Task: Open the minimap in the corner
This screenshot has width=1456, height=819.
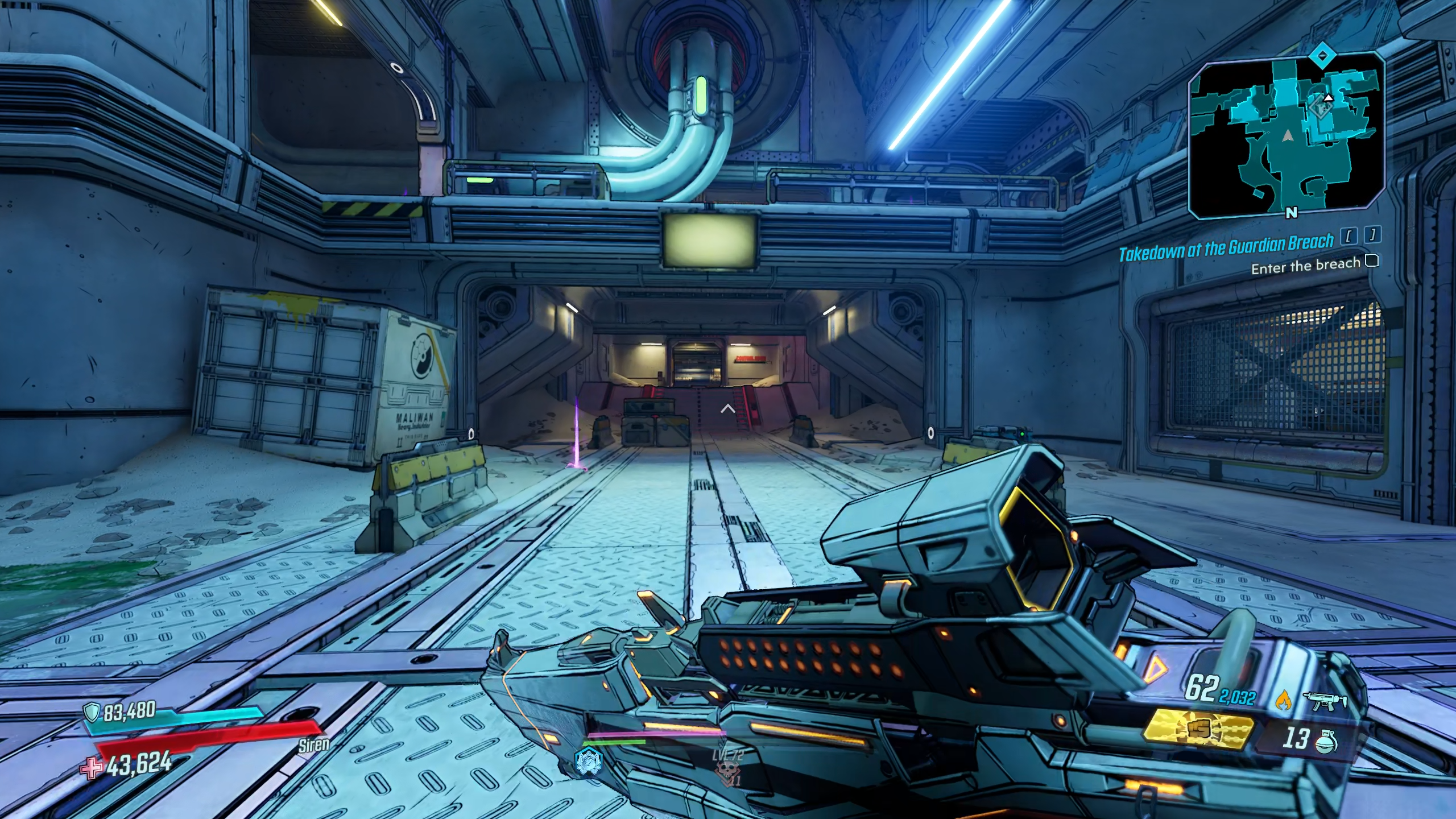Action: (x=1287, y=136)
